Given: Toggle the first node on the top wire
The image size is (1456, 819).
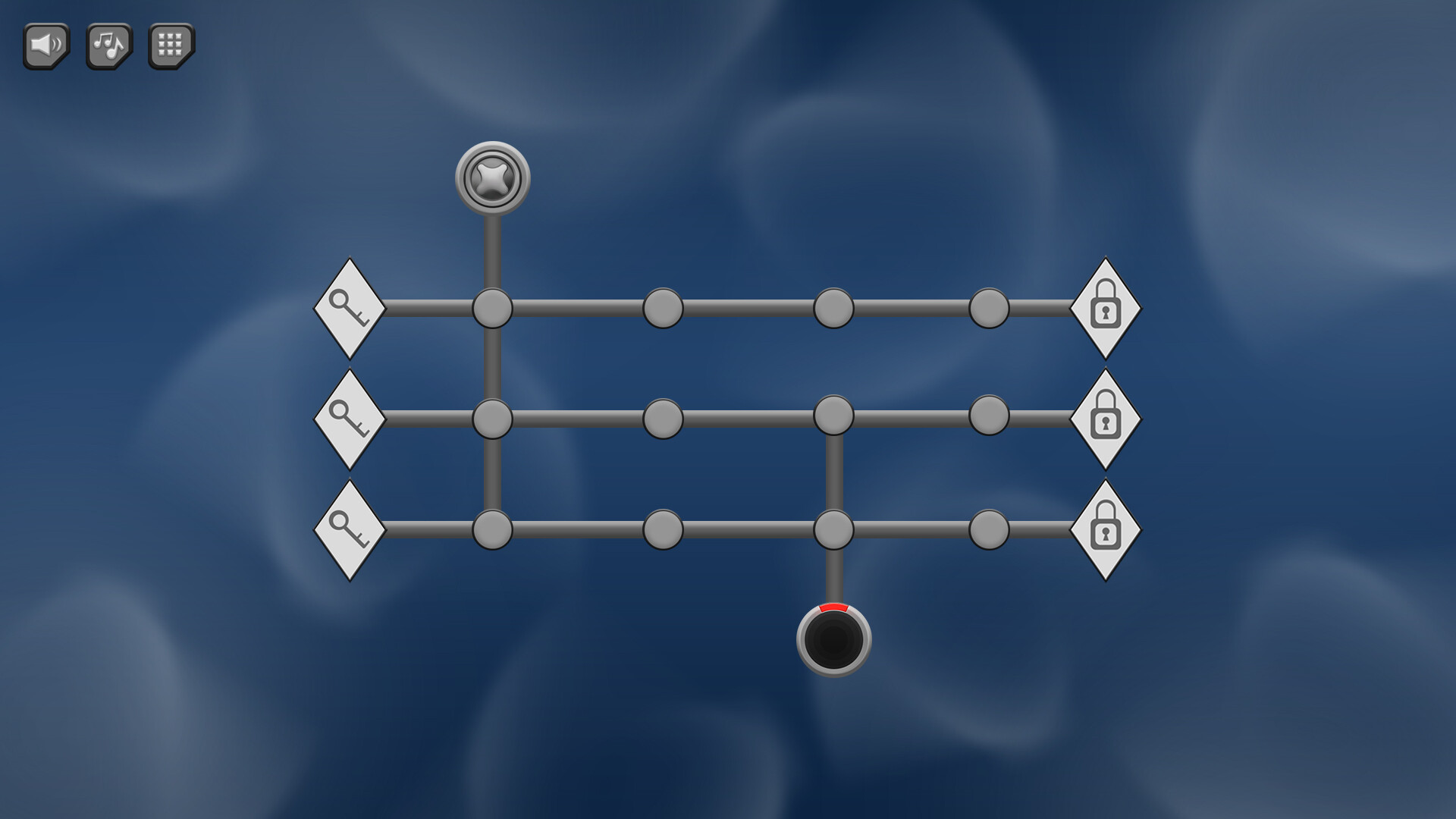Looking at the screenshot, I should pos(493,307).
